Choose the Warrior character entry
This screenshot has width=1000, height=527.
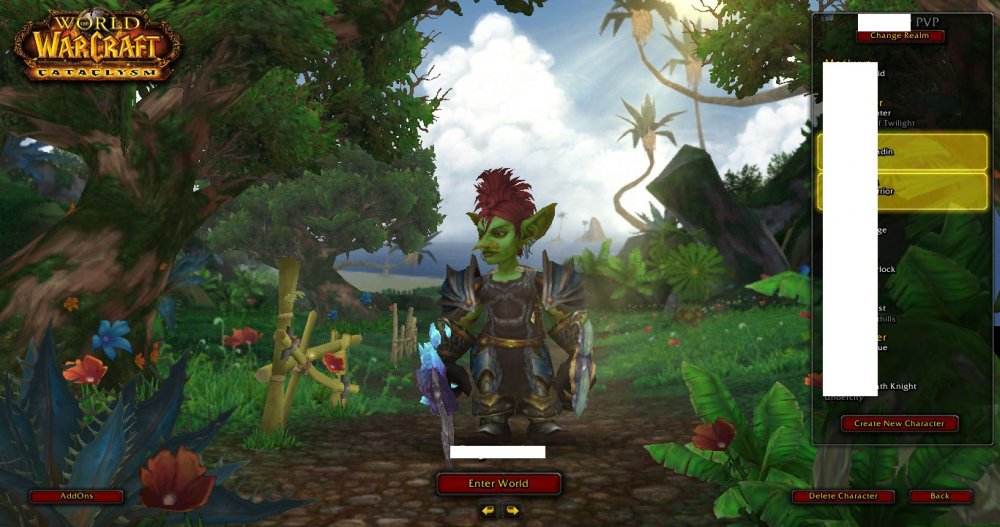(x=902, y=191)
